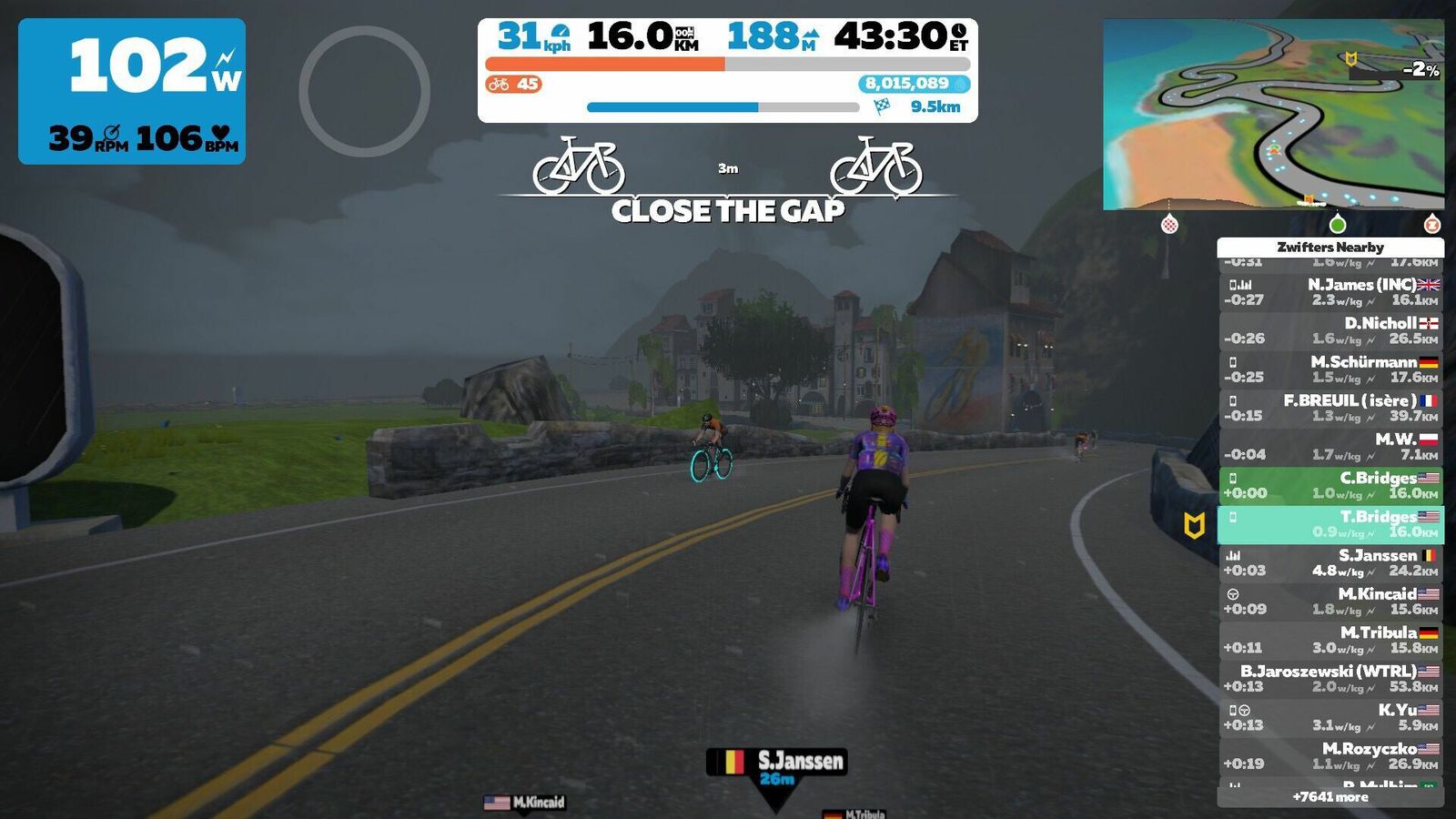Viewport: 1456px width, 819px height.
Task: Select M.Rozyczko rider row
Action: pyautogui.click(x=1330, y=756)
